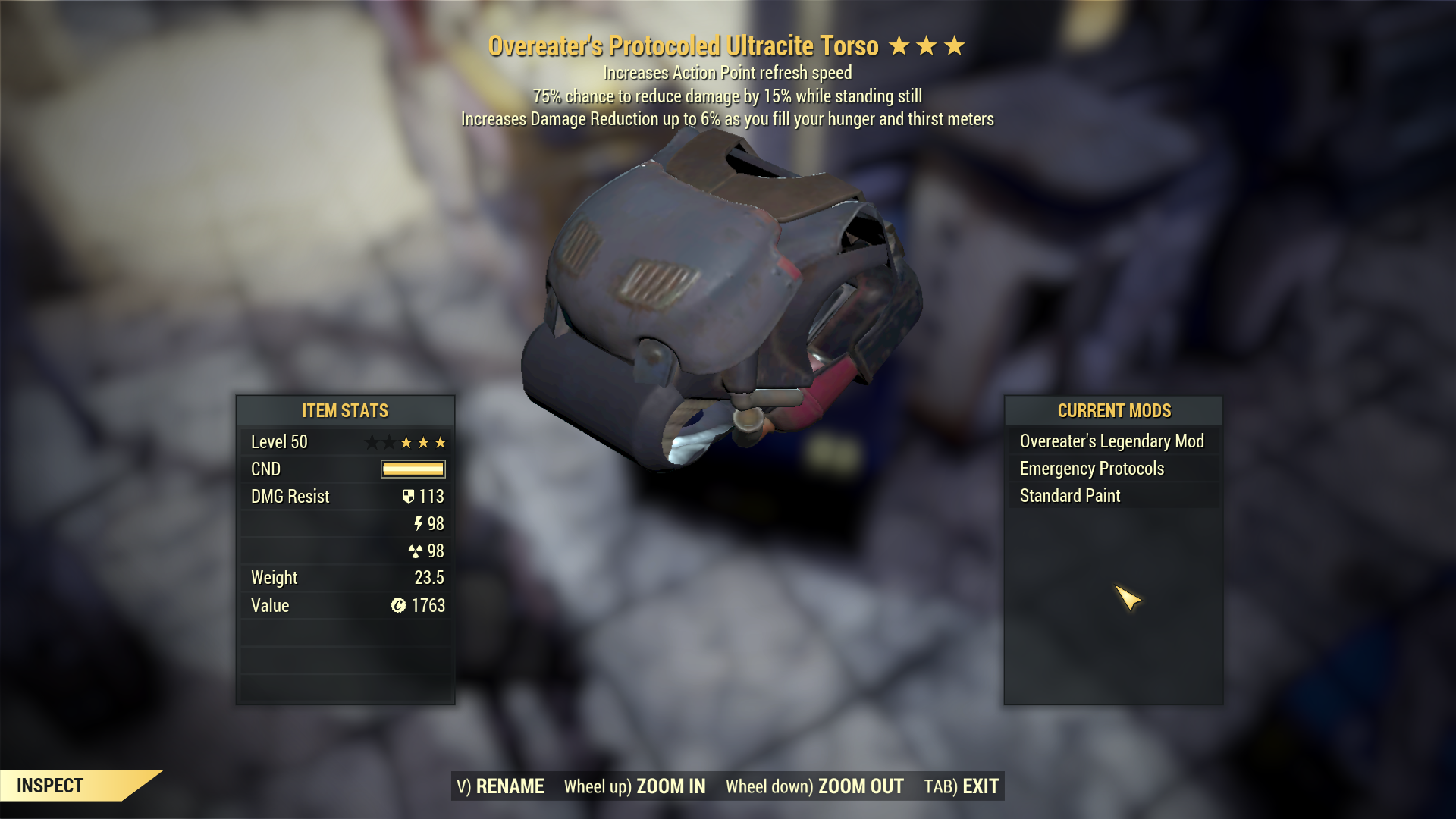Zoom in on the inspected armor
Screen dimensions: 1456x819
pos(635,786)
